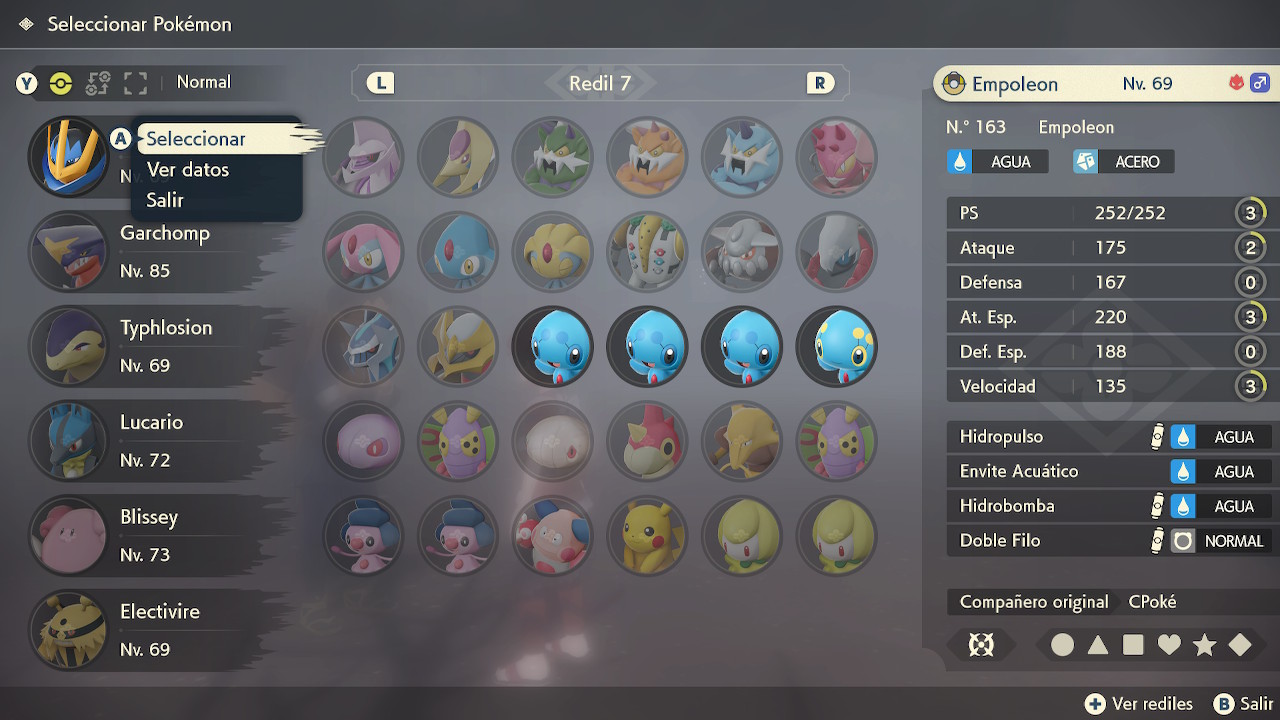Screen dimensions: 1280x720
Task: Open Ver datos for Empoleon
Action: coord(188,170)
